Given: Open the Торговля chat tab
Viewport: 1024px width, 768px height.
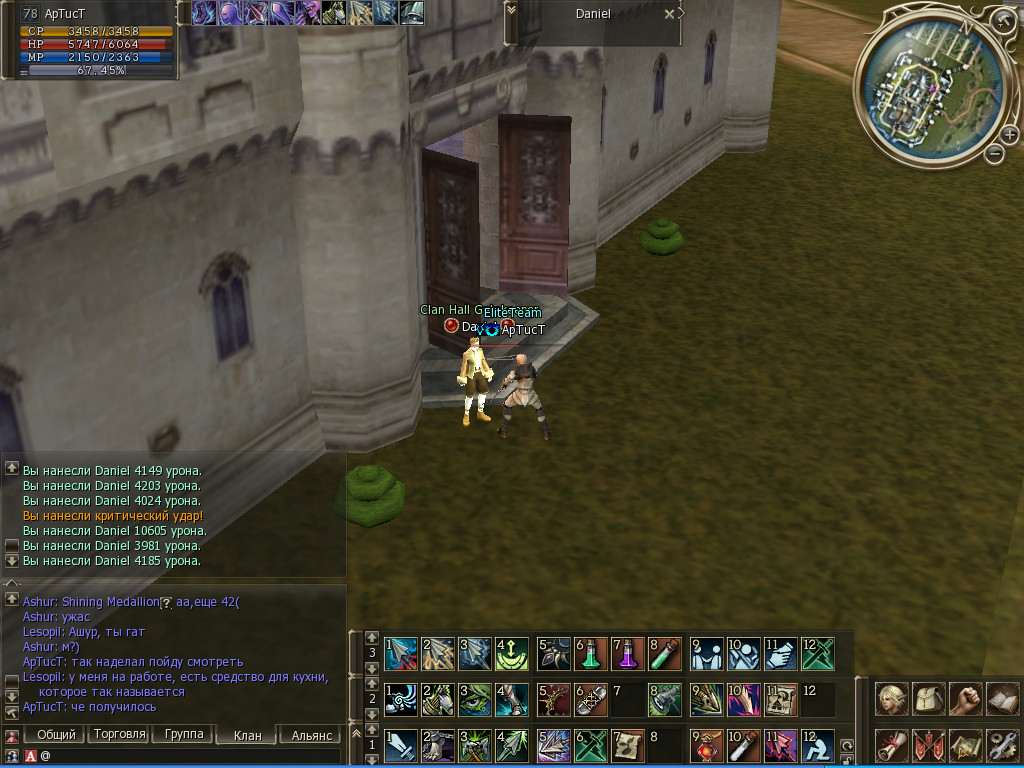Looking at the screenshot, I should (x=118, y=735).
